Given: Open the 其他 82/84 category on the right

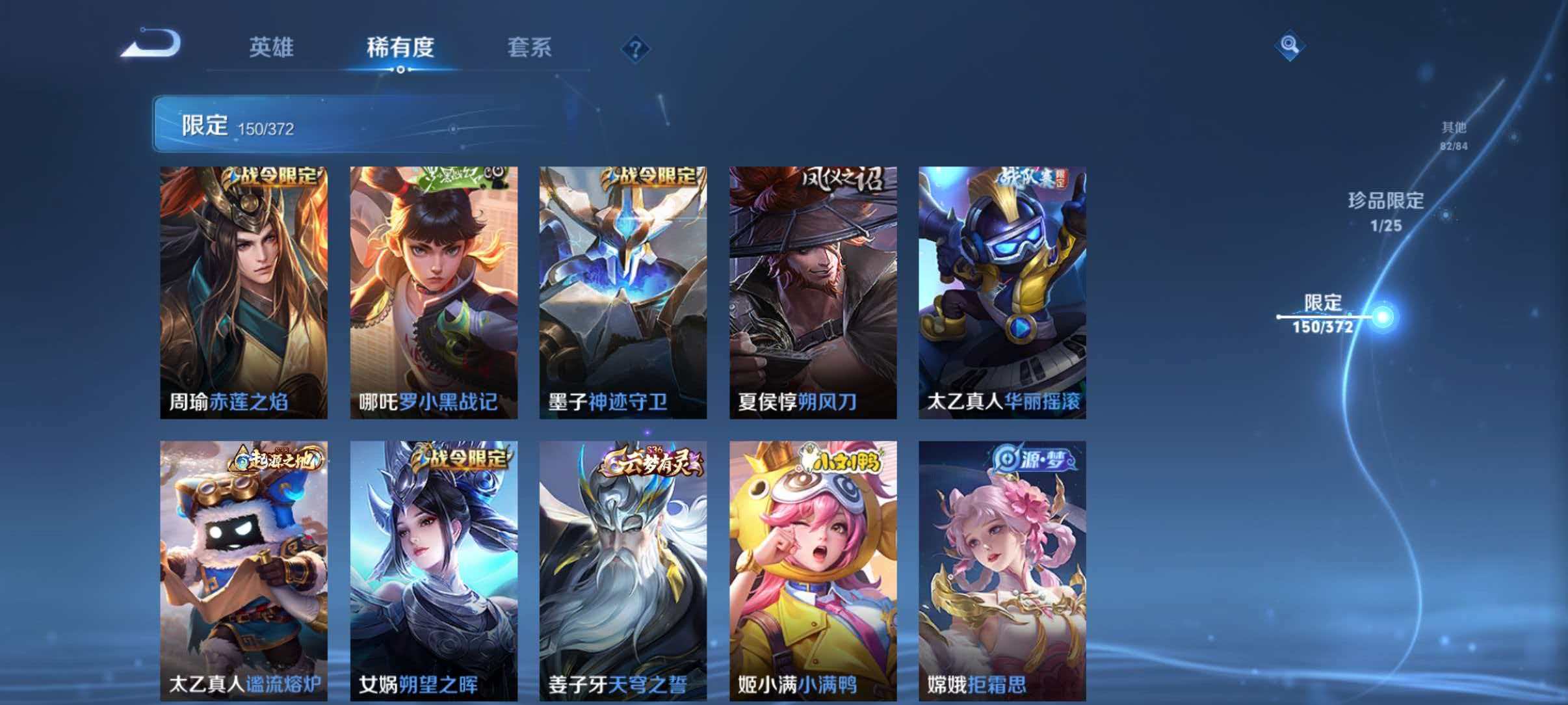Looking at the screenshot, I should coord(1454,135).
